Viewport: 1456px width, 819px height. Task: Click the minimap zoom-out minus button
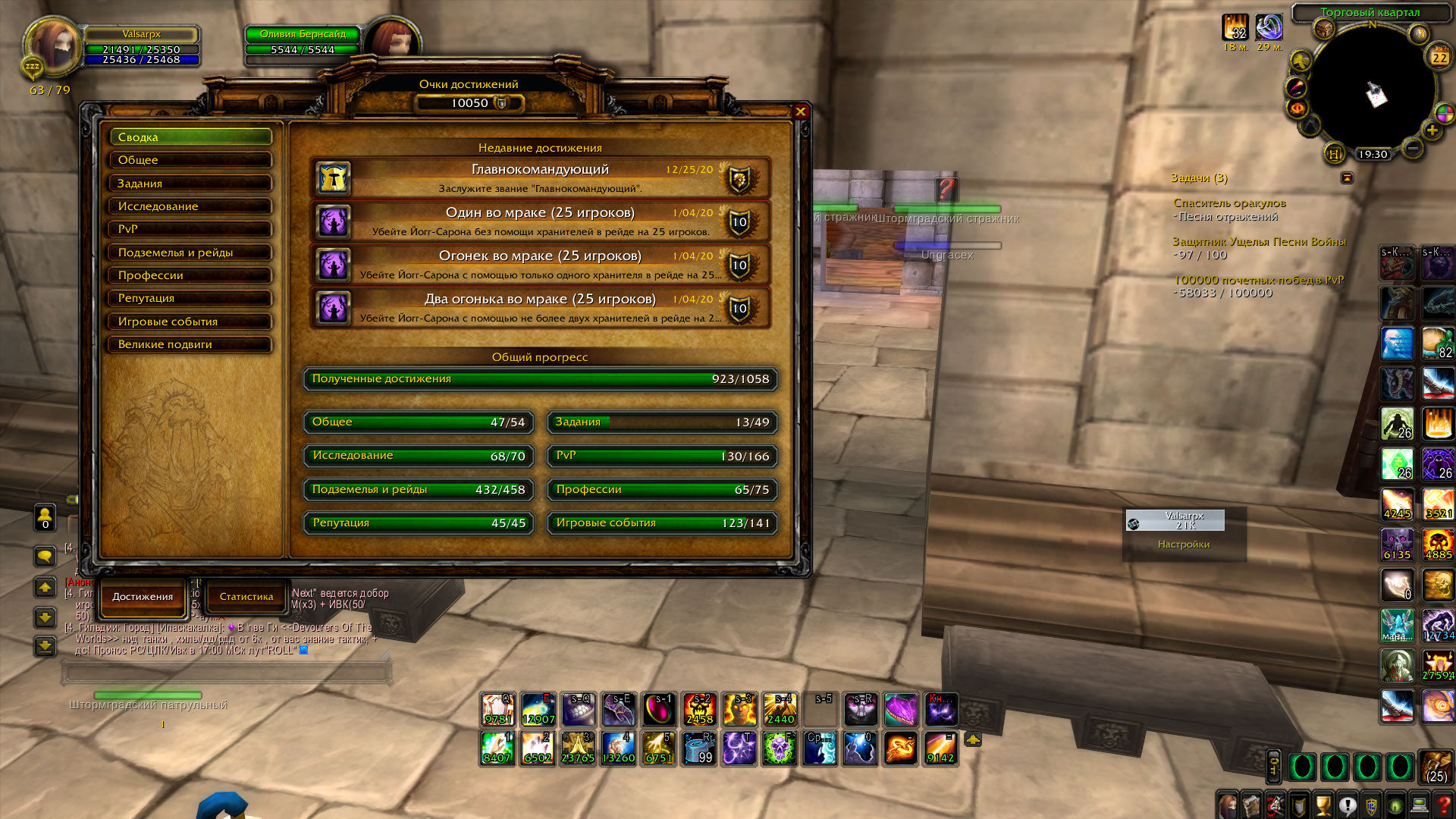[1412, 149]
